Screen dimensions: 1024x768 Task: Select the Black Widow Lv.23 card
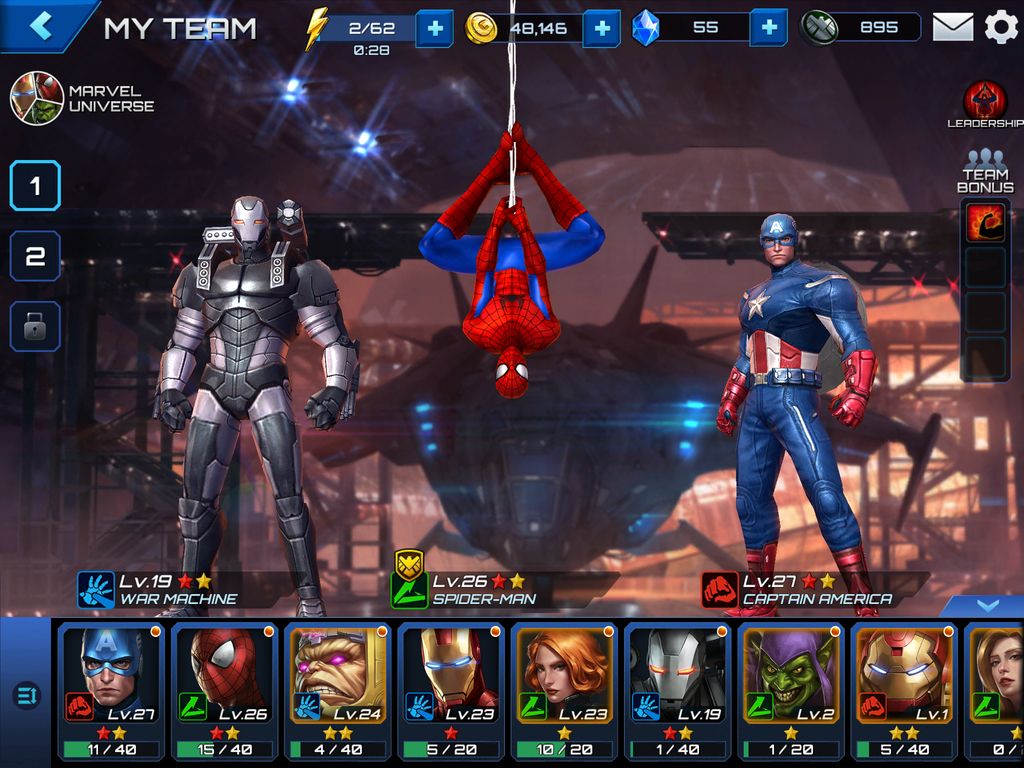pos(566,690)
